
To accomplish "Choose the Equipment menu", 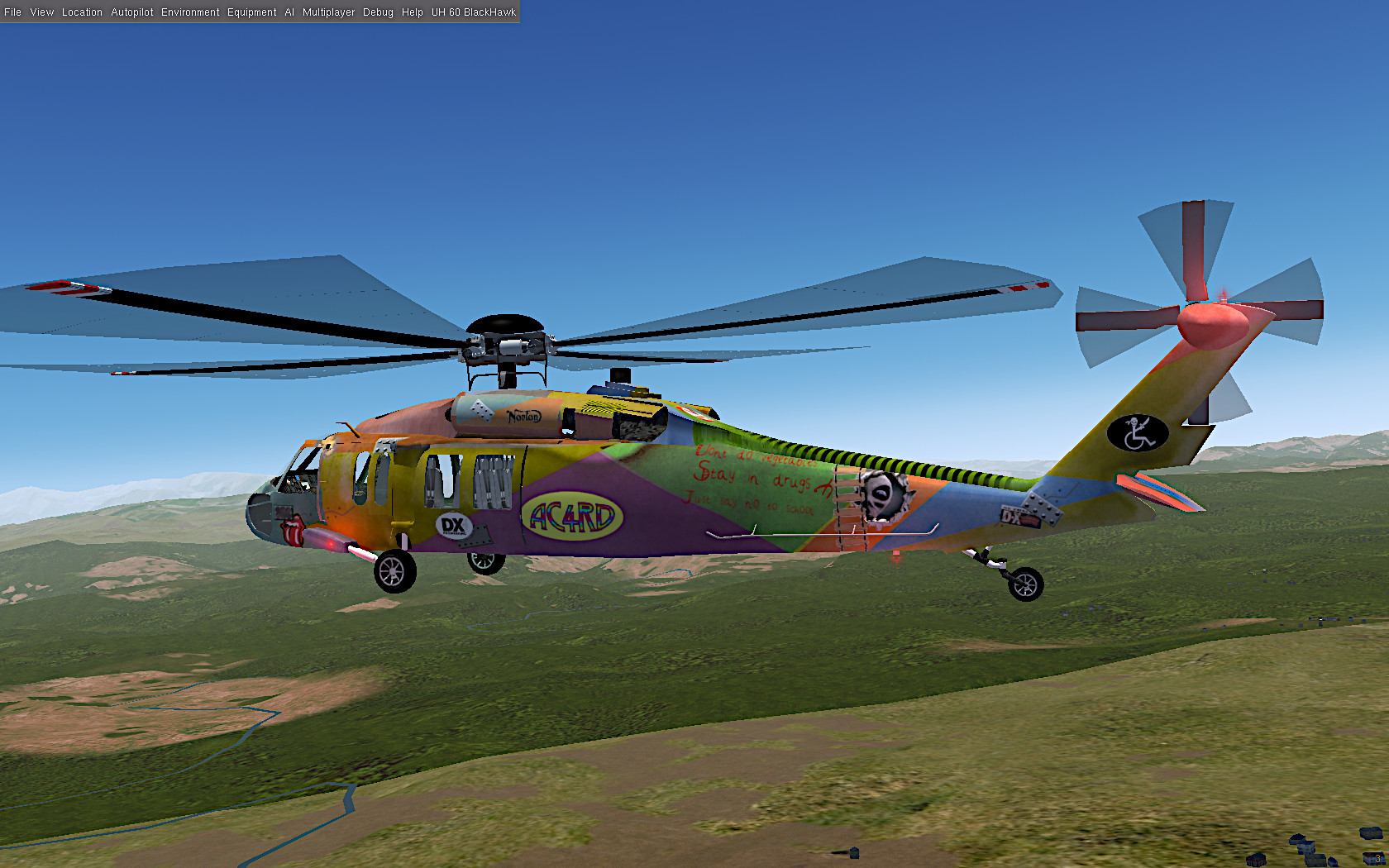I will tap(252, 12).
